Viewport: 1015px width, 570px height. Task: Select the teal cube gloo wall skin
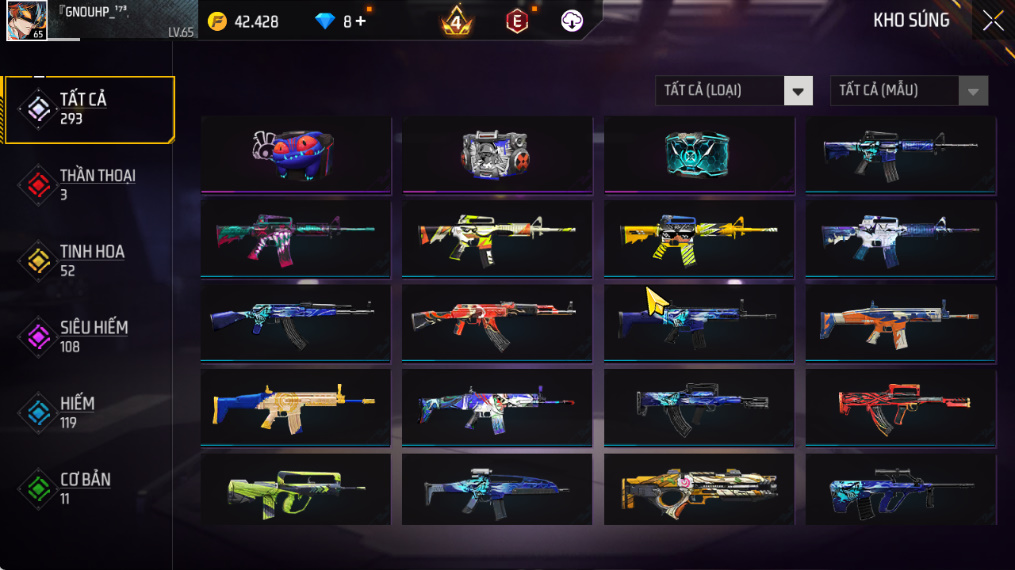pos(699,153)
